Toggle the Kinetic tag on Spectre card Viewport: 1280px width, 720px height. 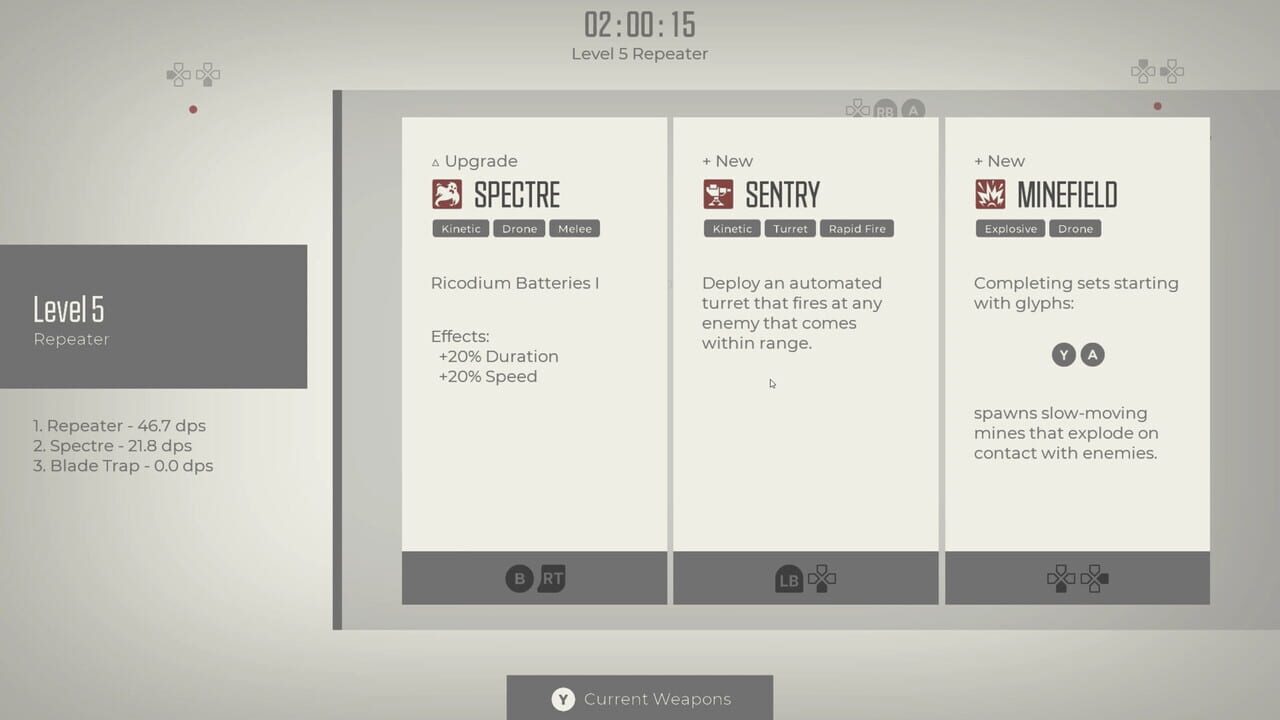(460, 228)
